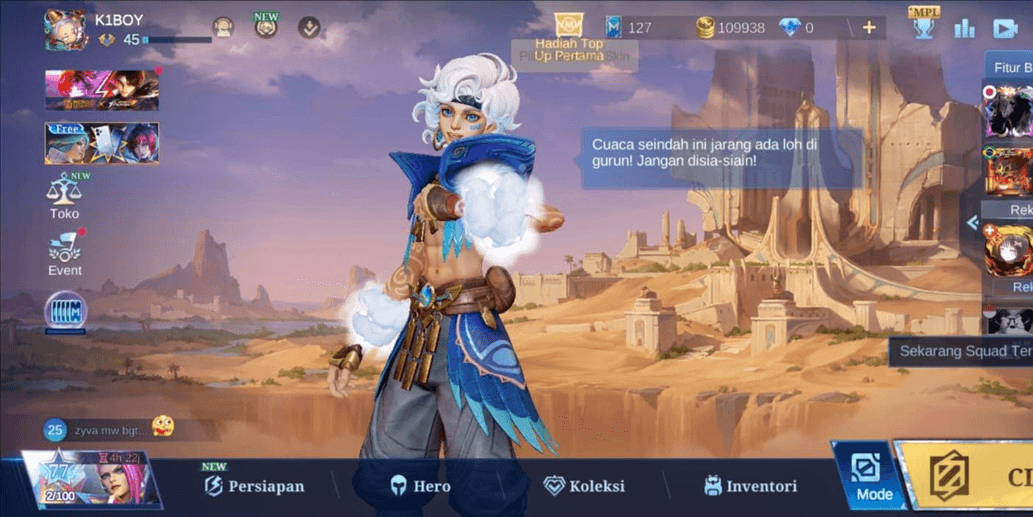
Task: Add diamonds with the plus button
Action: pos(868,28)
